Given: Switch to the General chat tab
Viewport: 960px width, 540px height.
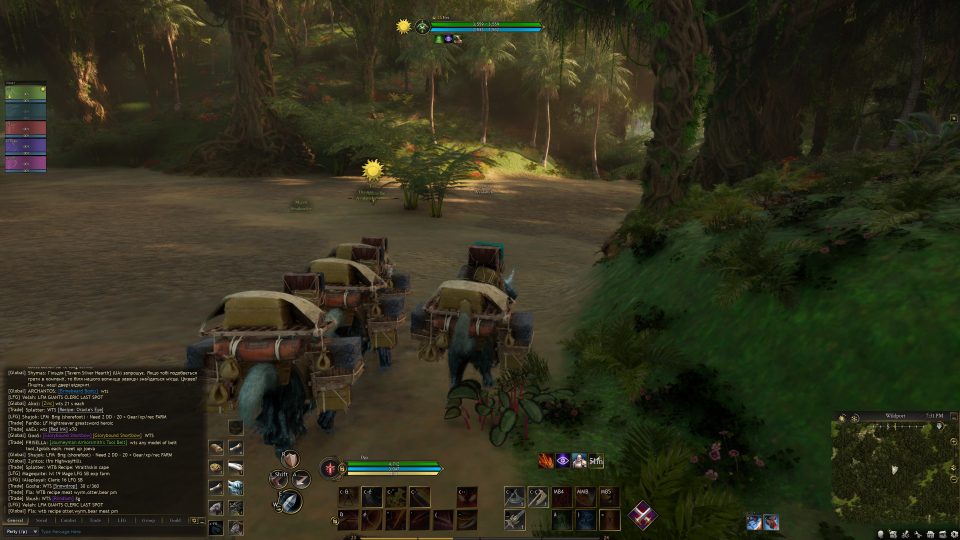Looking at the screenshot, I should pyautogui.click(x=15, y=520).
